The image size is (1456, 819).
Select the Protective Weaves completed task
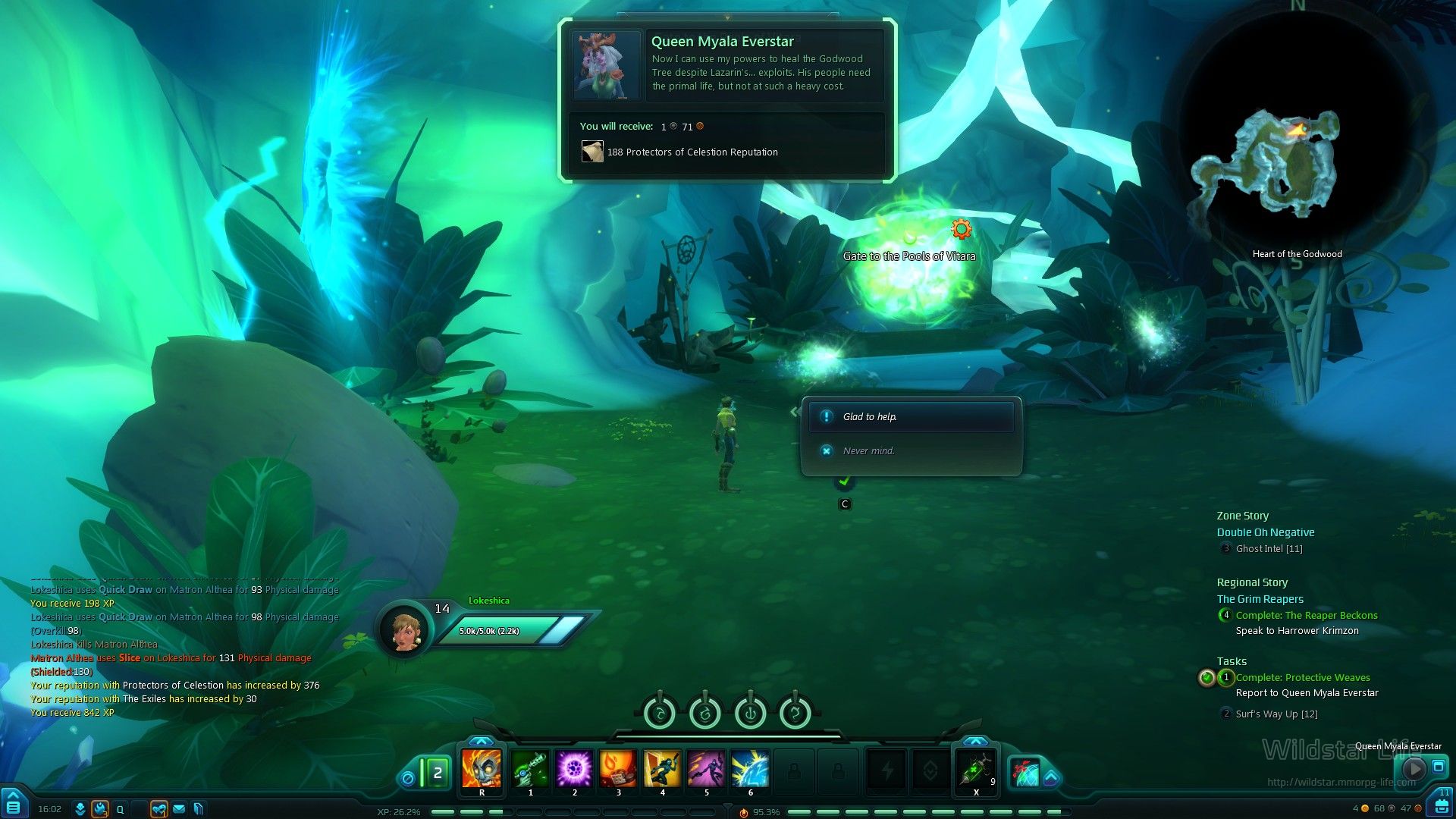click(1303, 678)
